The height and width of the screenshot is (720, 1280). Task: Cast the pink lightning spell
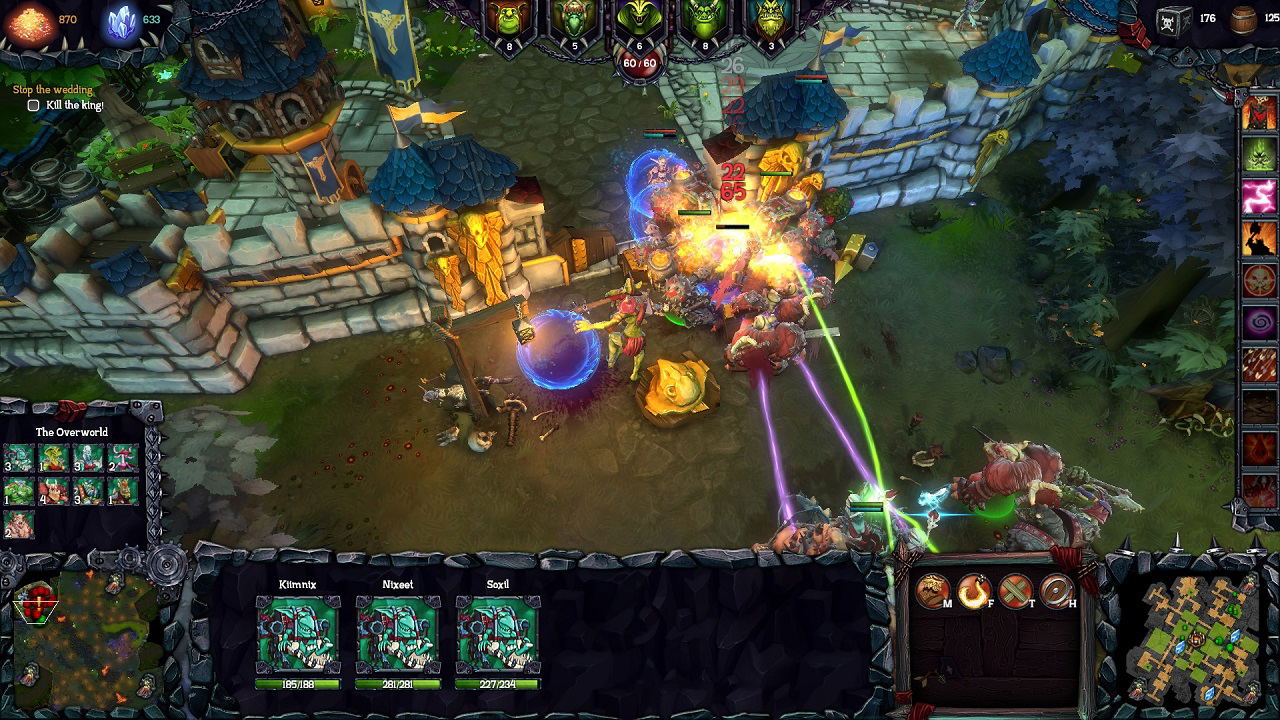1259,196
